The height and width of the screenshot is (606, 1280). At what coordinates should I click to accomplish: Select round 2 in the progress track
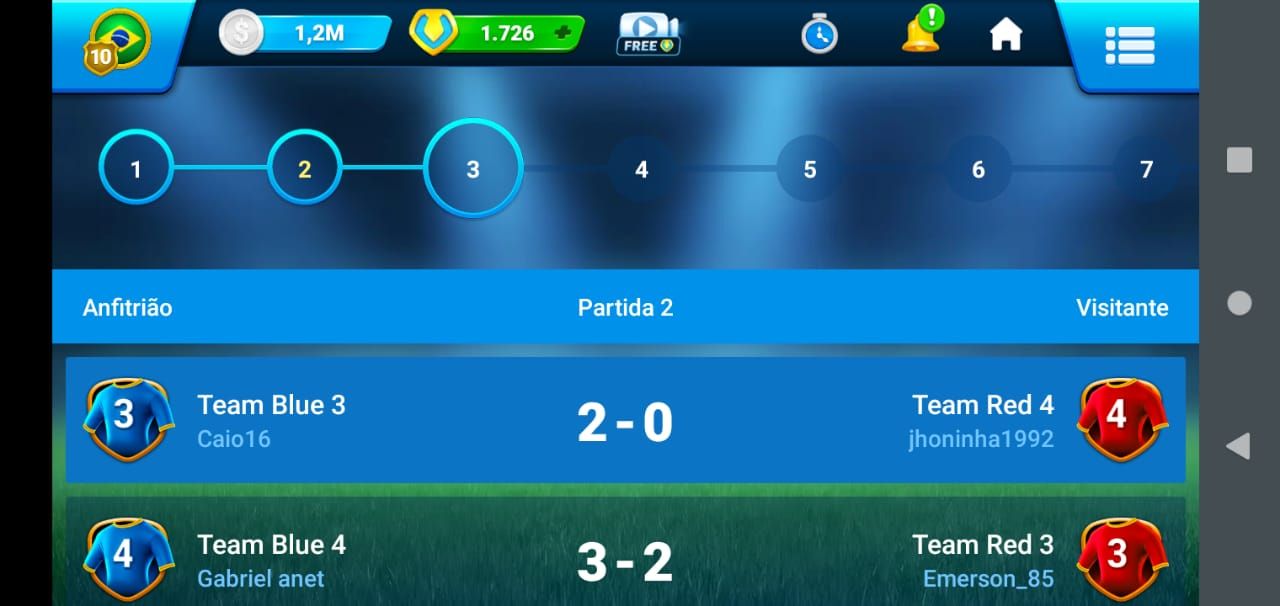[x=305, y=169]
